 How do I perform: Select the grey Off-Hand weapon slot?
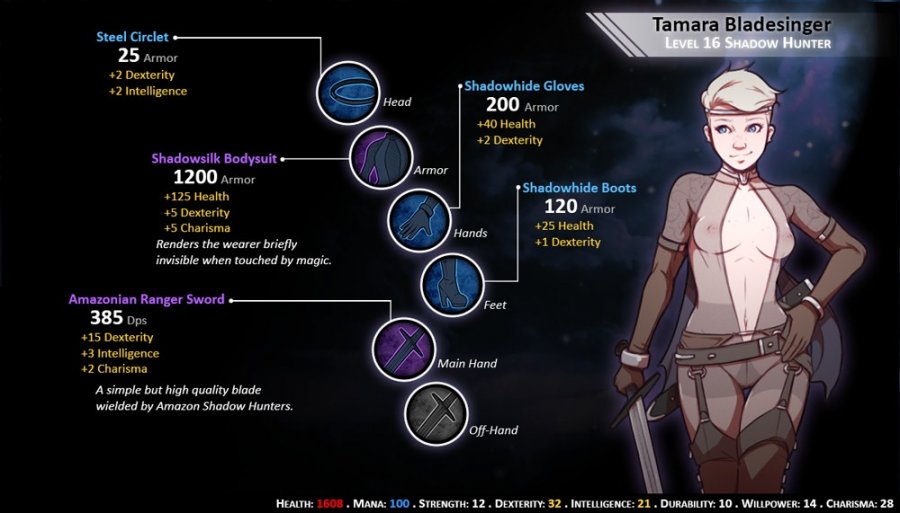click(x=434, y=414)
